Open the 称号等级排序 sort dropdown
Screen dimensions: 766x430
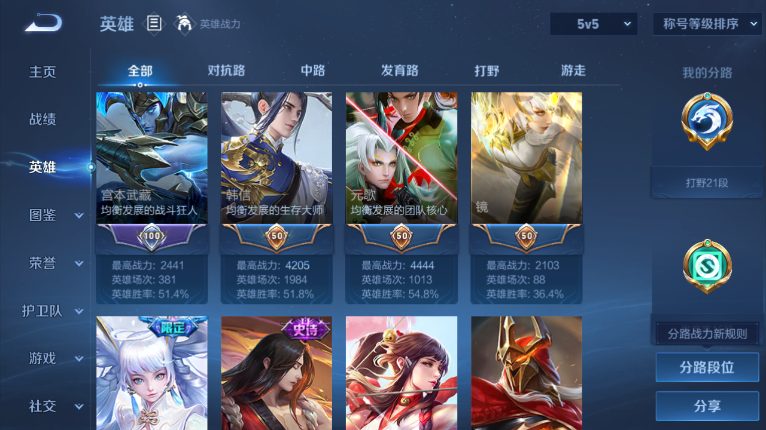click(707, 24)
